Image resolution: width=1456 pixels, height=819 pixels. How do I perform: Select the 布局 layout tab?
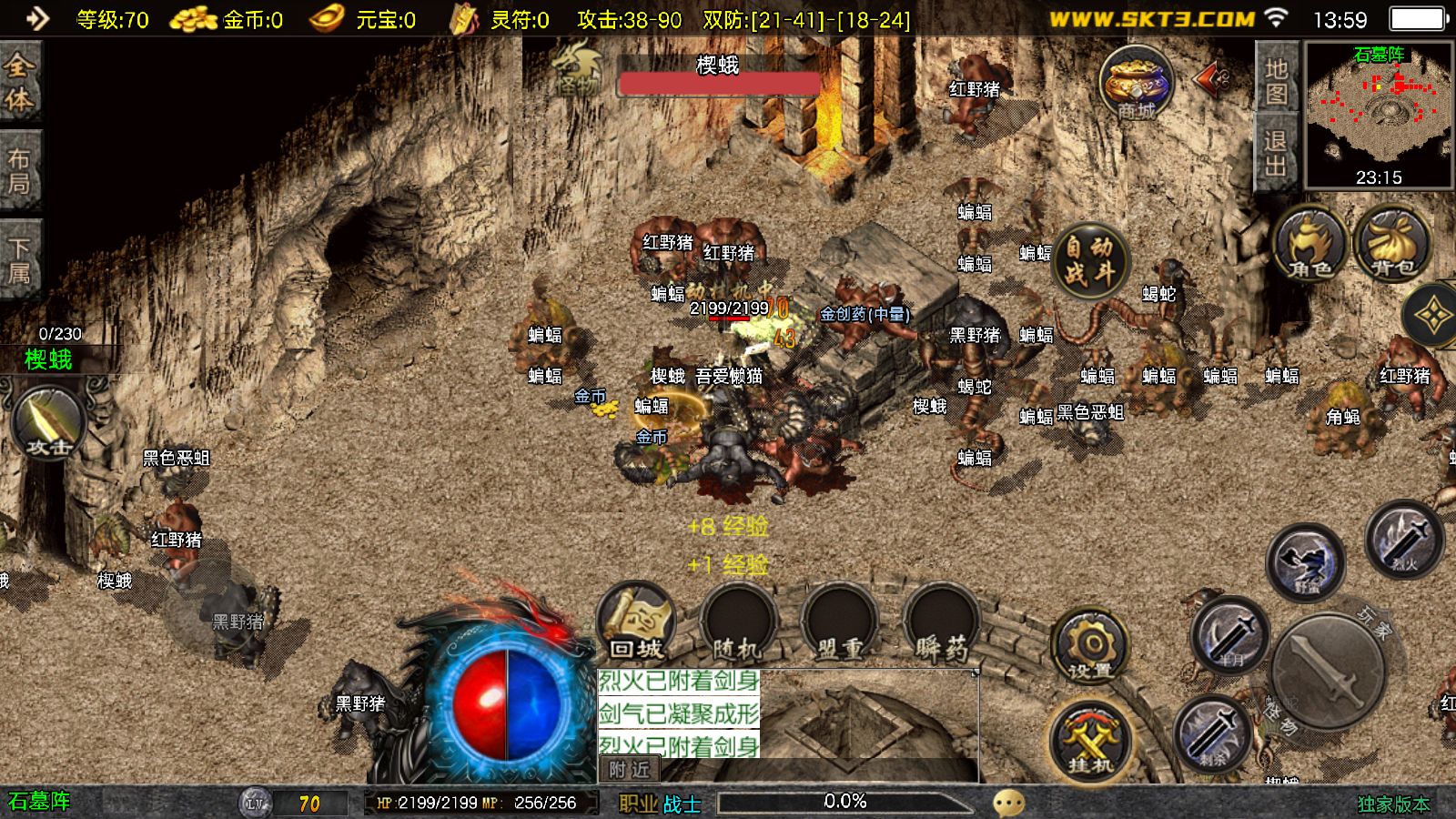click(19, 171)
